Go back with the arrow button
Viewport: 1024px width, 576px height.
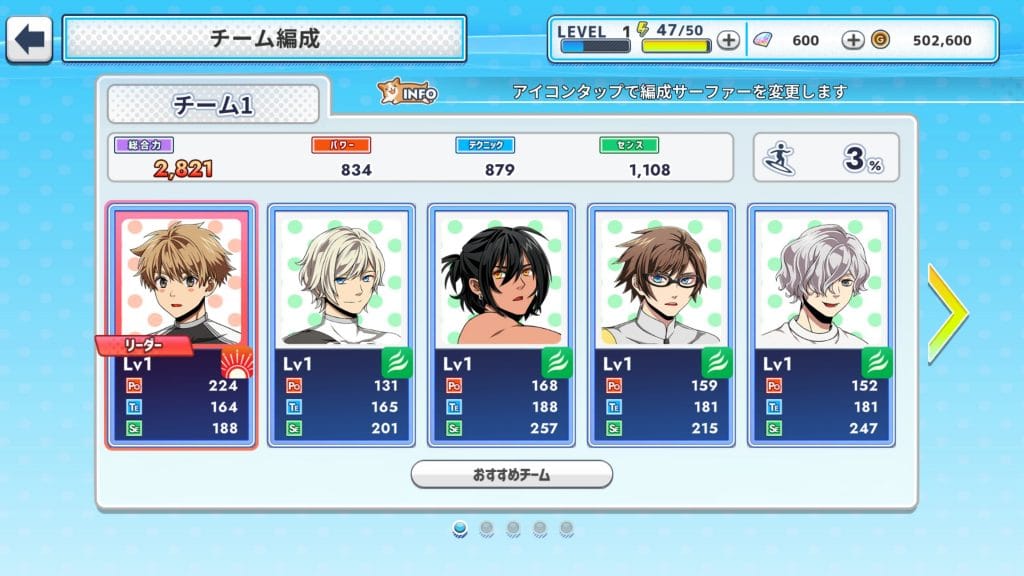pos(30,40)
